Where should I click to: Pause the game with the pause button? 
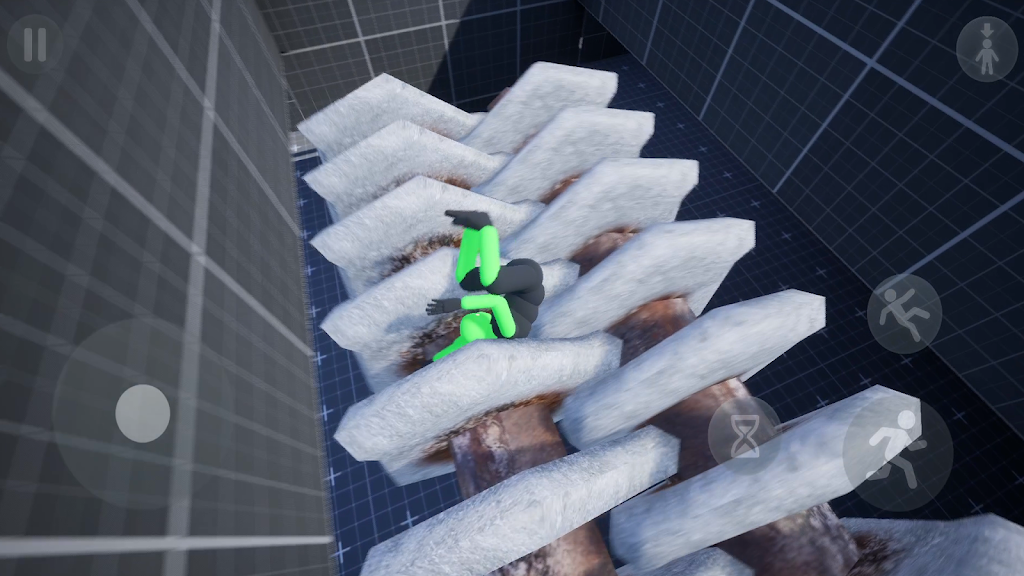point(35,44)
